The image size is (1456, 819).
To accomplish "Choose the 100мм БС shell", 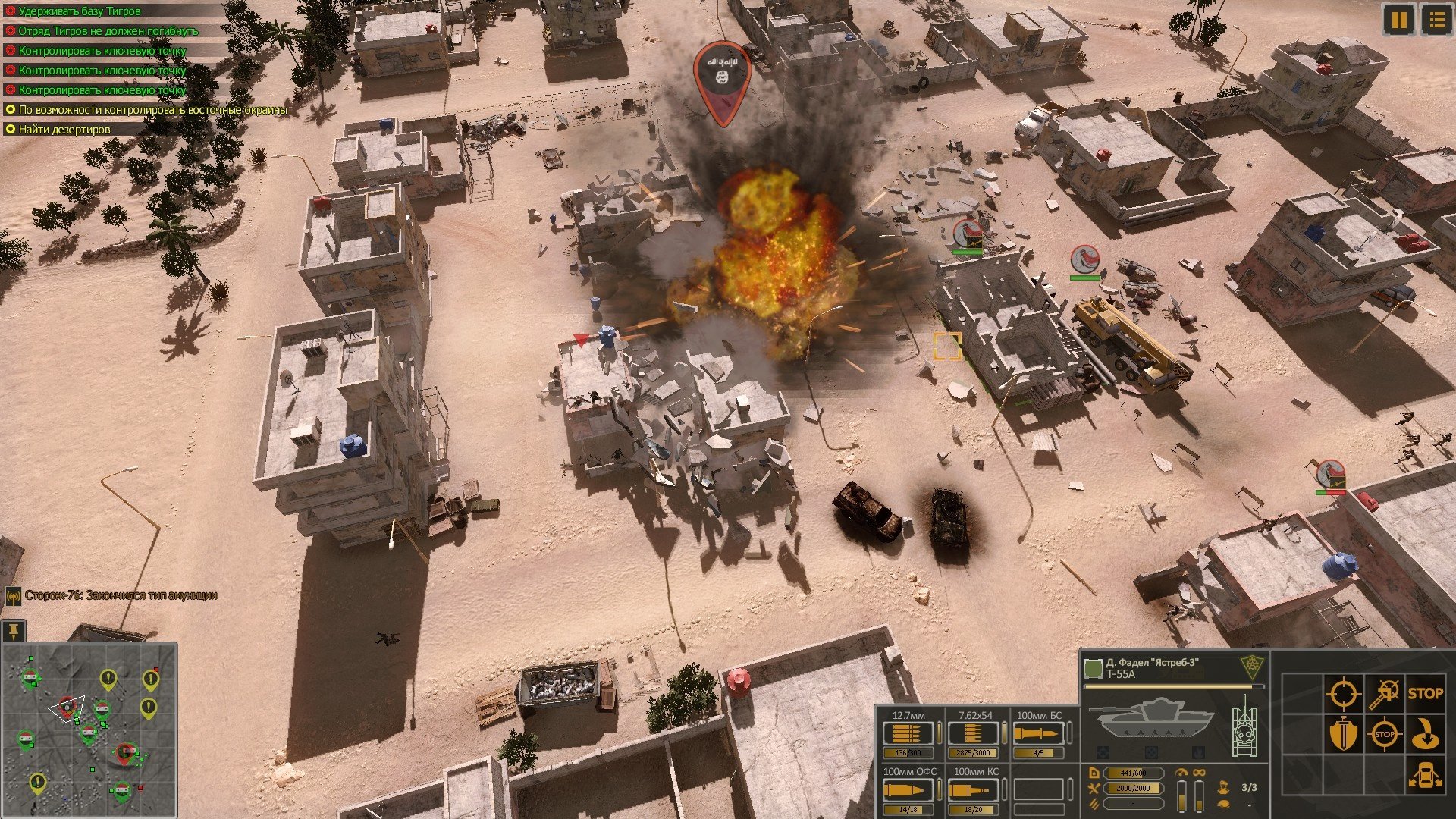I will [x=1038, y=734].
